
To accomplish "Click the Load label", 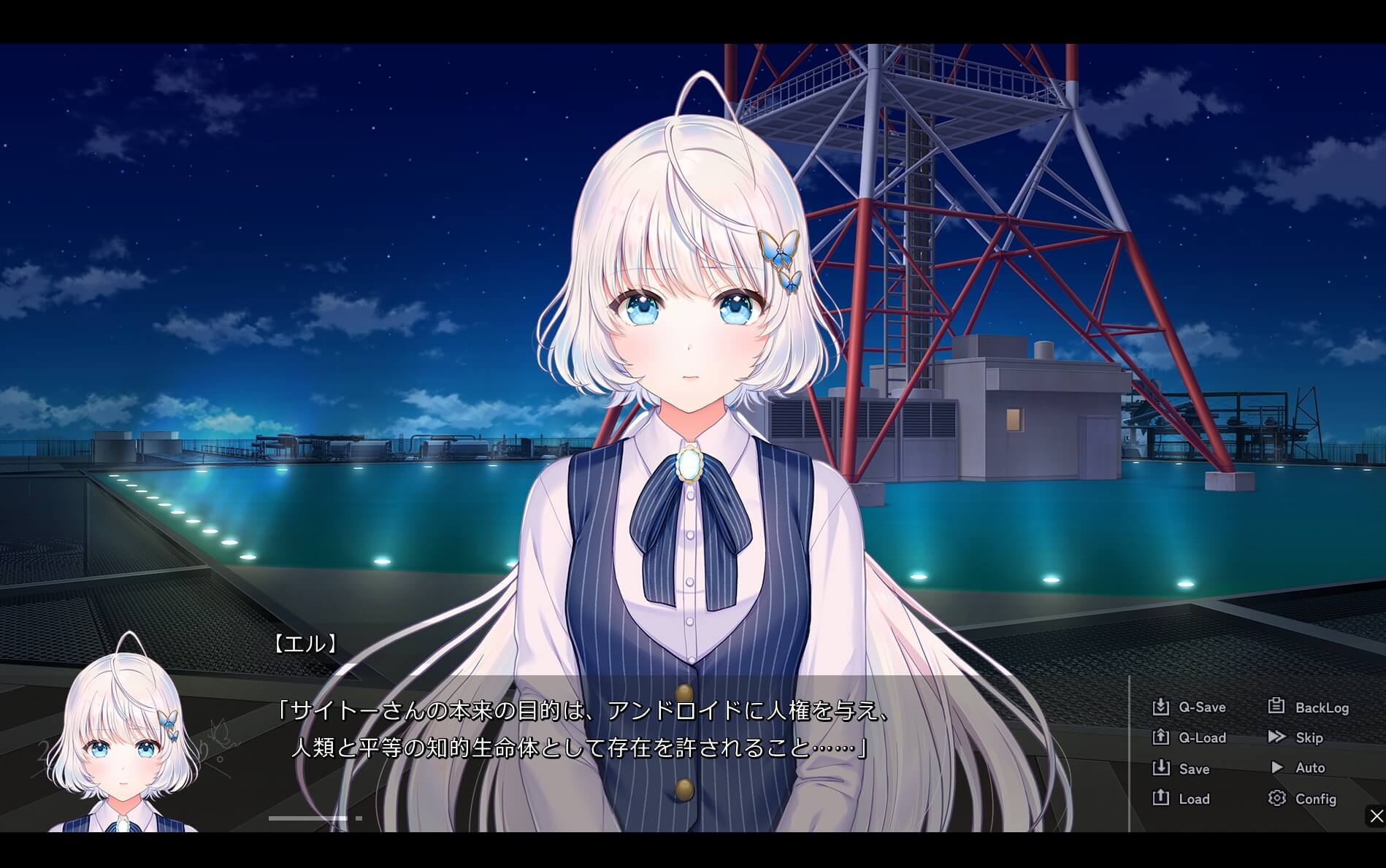I will (x=1194, y=799).
